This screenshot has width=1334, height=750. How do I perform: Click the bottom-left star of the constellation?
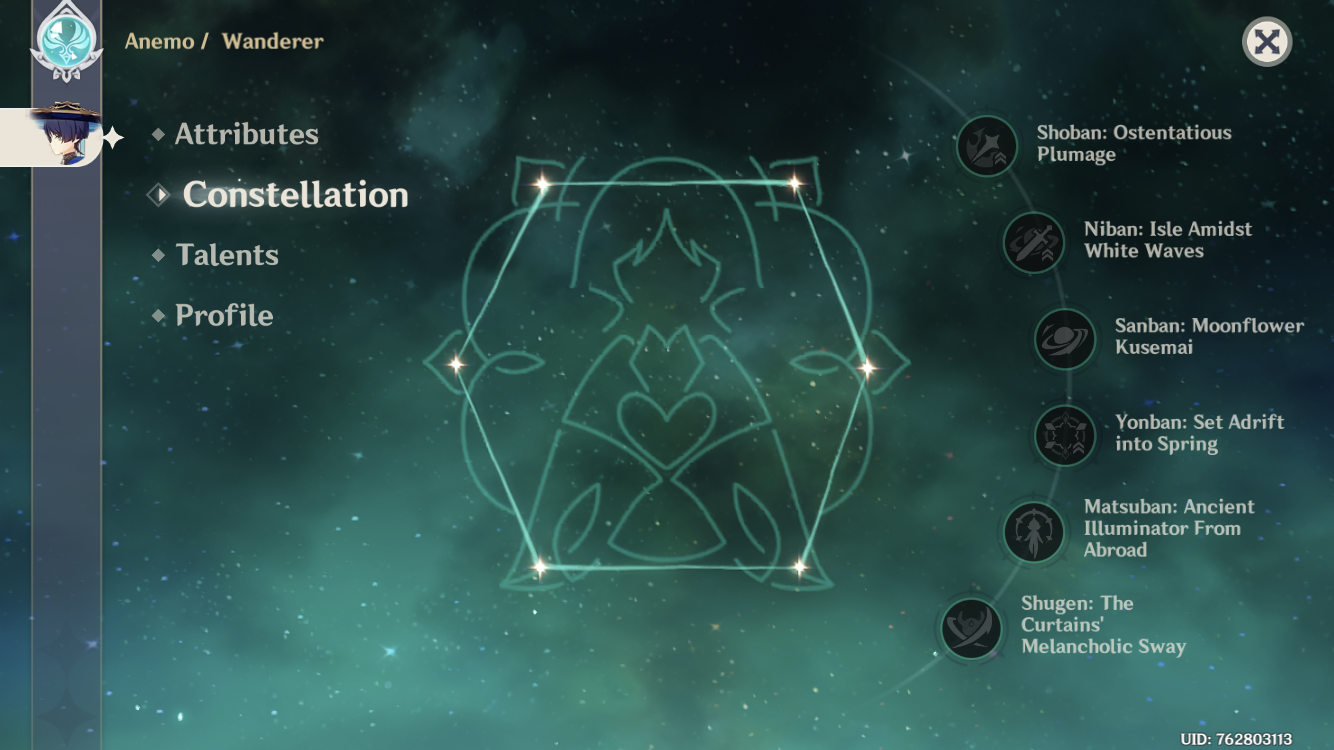coord(540,568)
